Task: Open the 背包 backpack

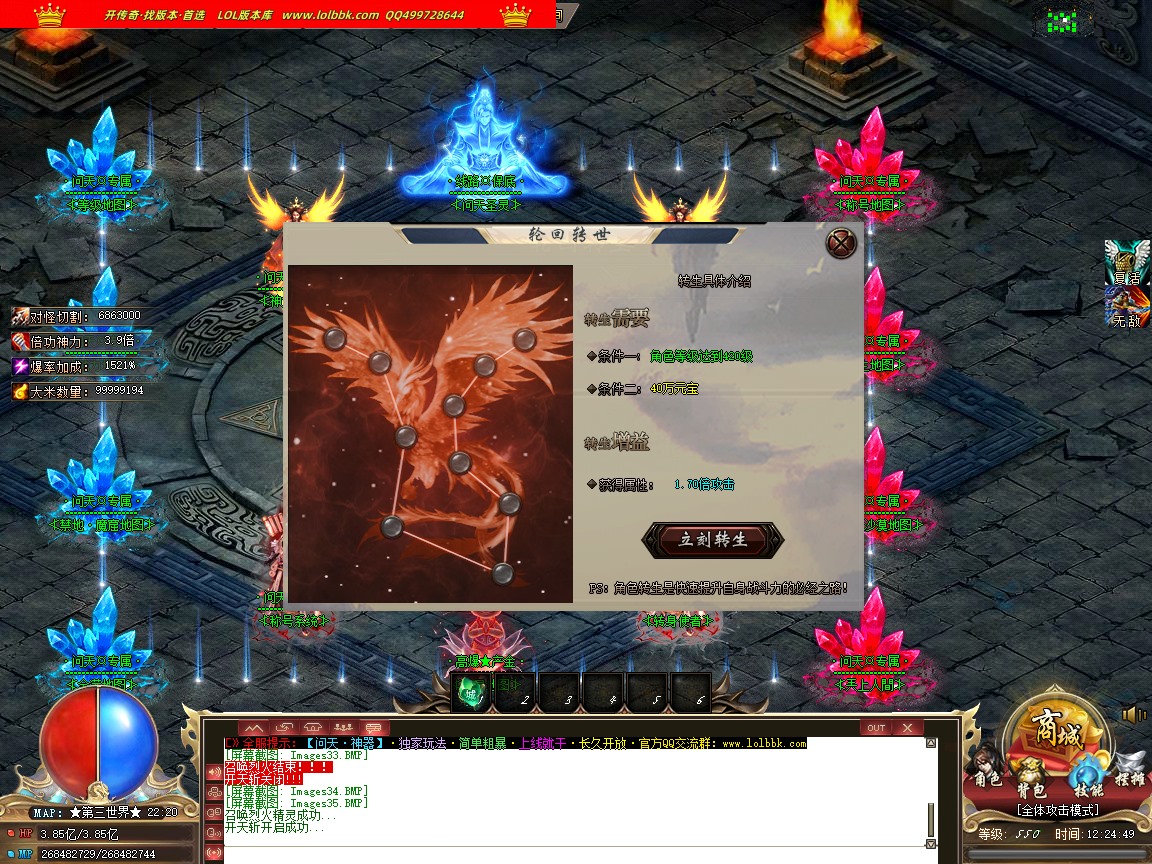Action: click(1032, 776)
